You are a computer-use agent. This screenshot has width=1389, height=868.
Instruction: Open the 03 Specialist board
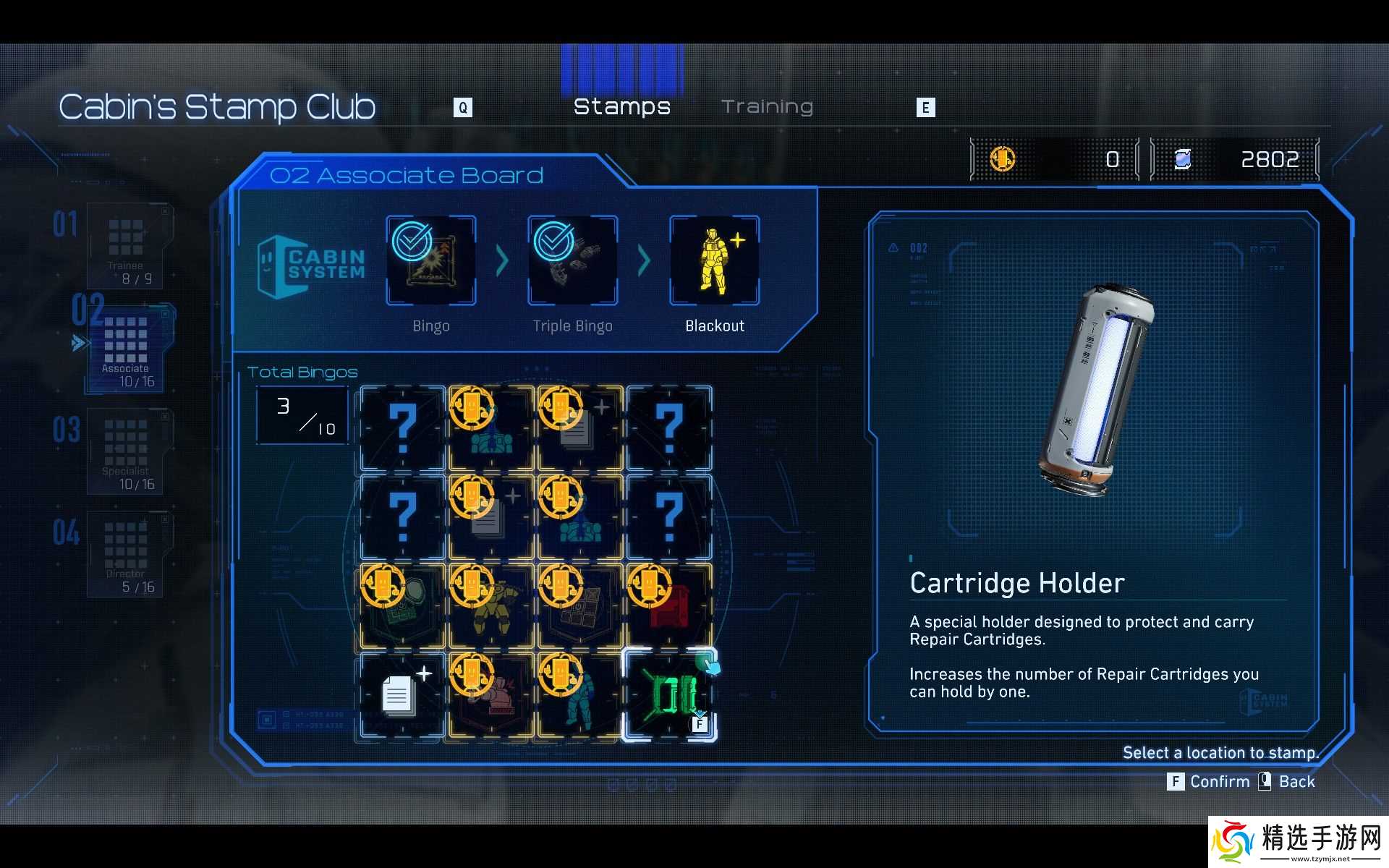click(x=127, y=452)
